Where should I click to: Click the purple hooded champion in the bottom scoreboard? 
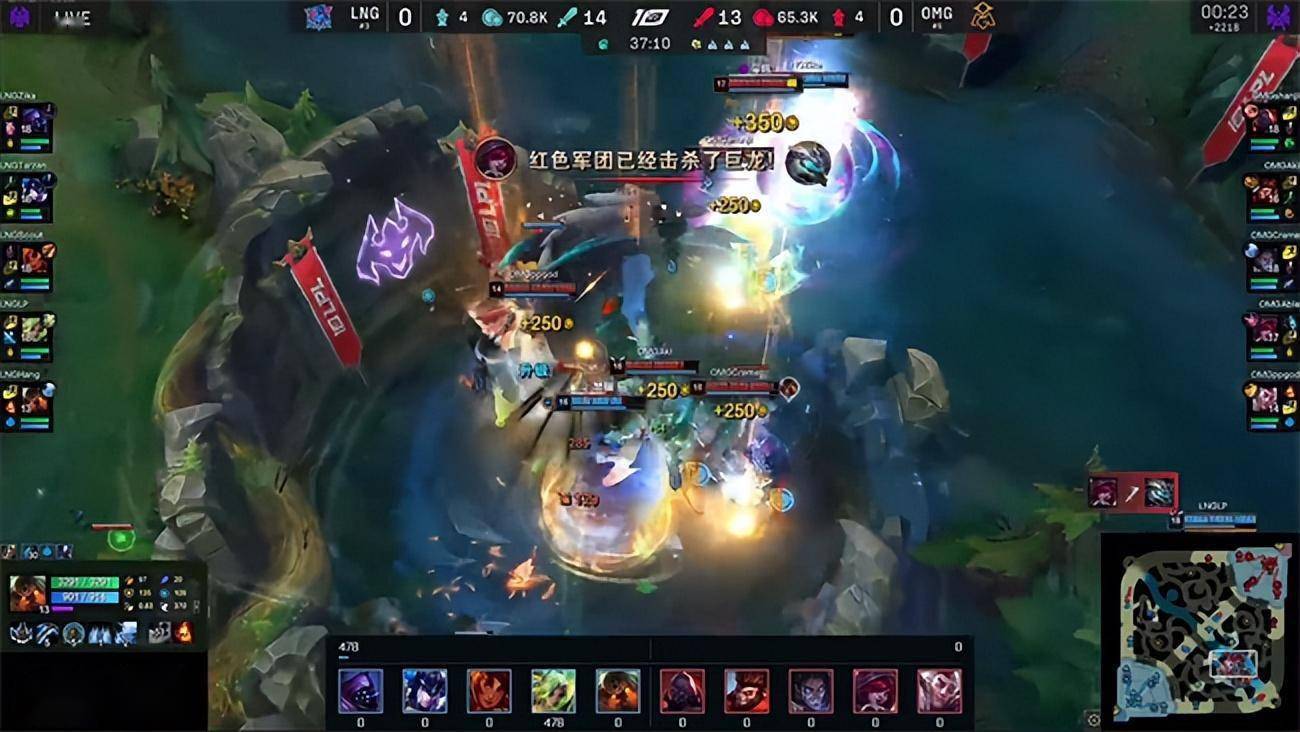coord(360,690)
